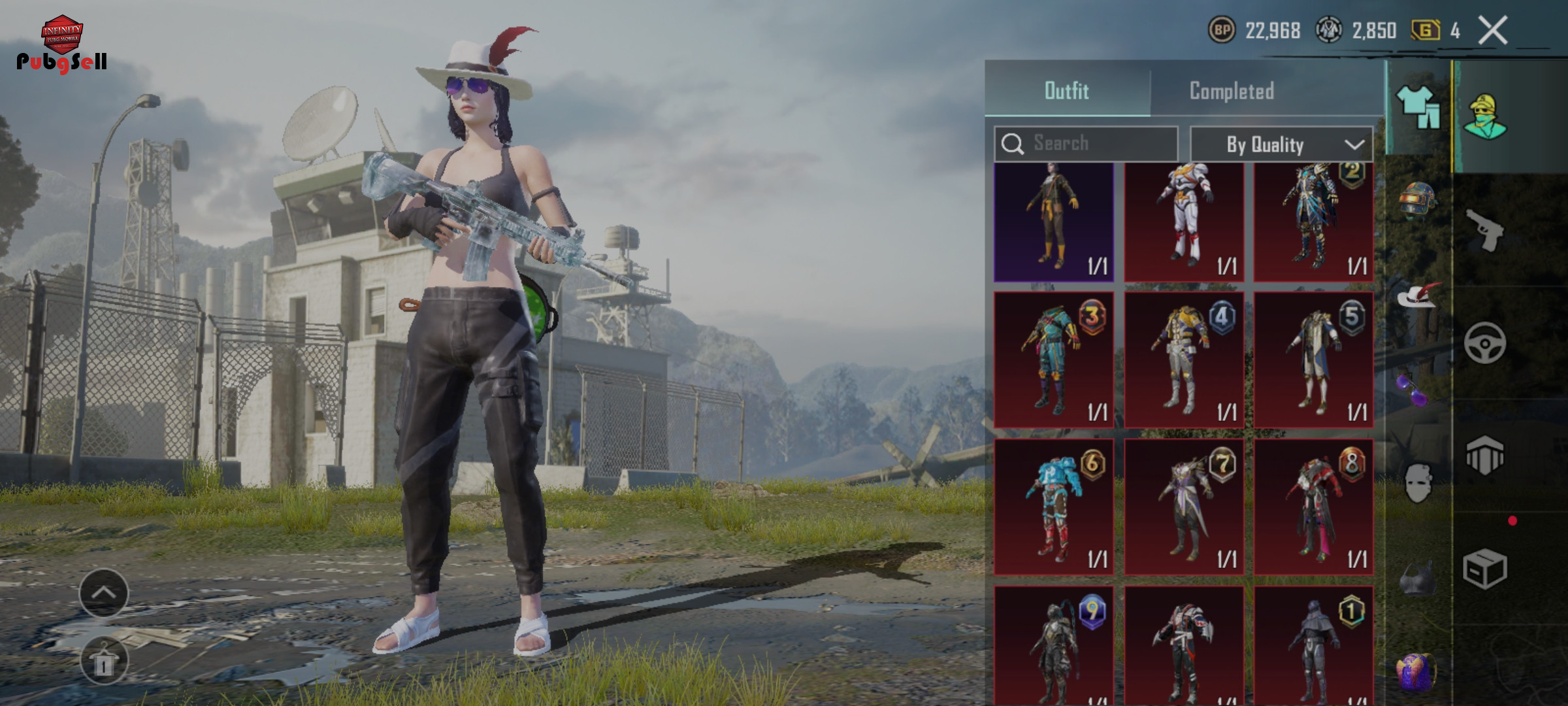Pick the outfit marked with badge 4
1568x706 pixels.
[x=1183, y=360]
